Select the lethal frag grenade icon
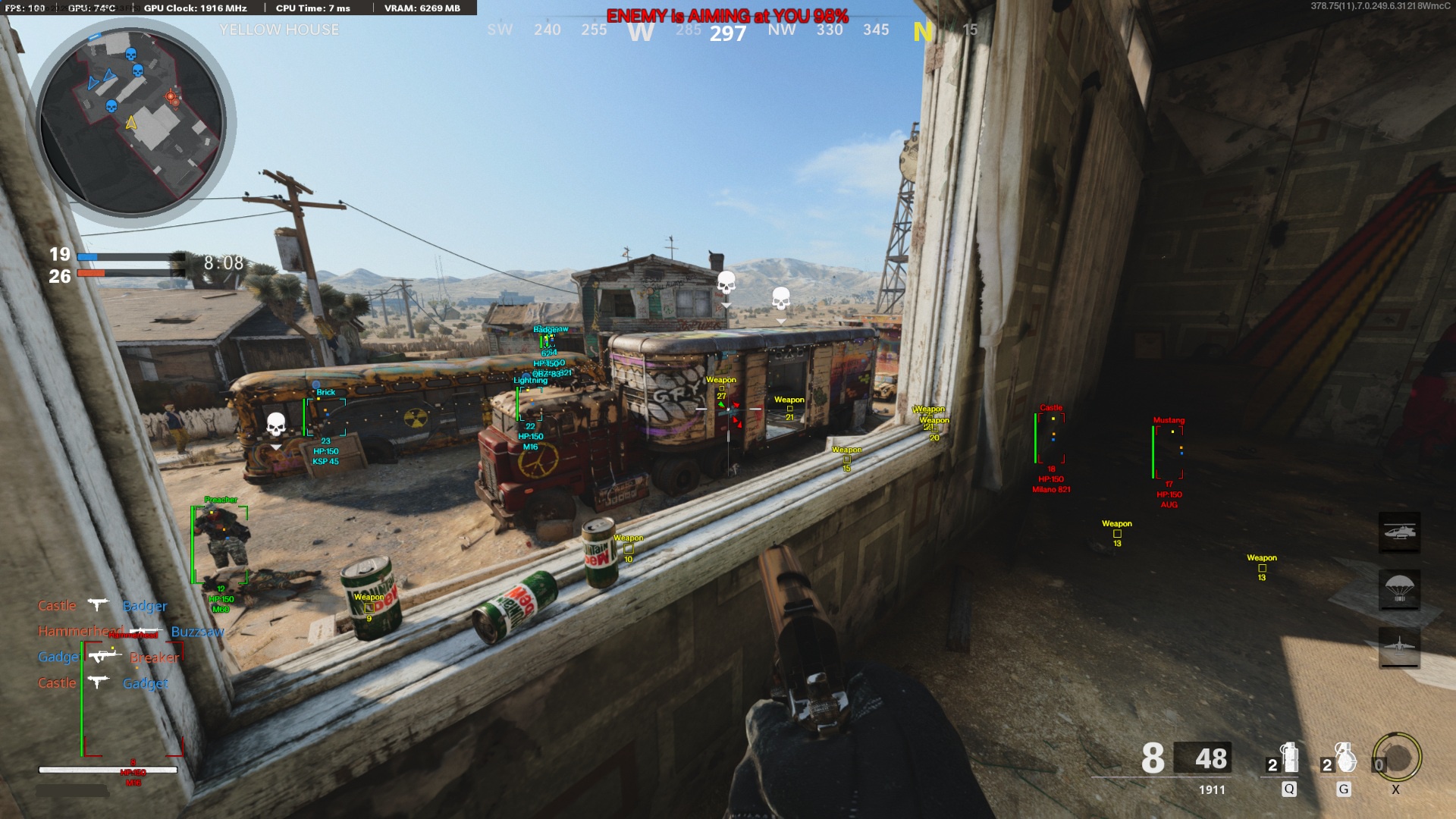This screenshot has width=1456, height=819. click(1345, 758)
